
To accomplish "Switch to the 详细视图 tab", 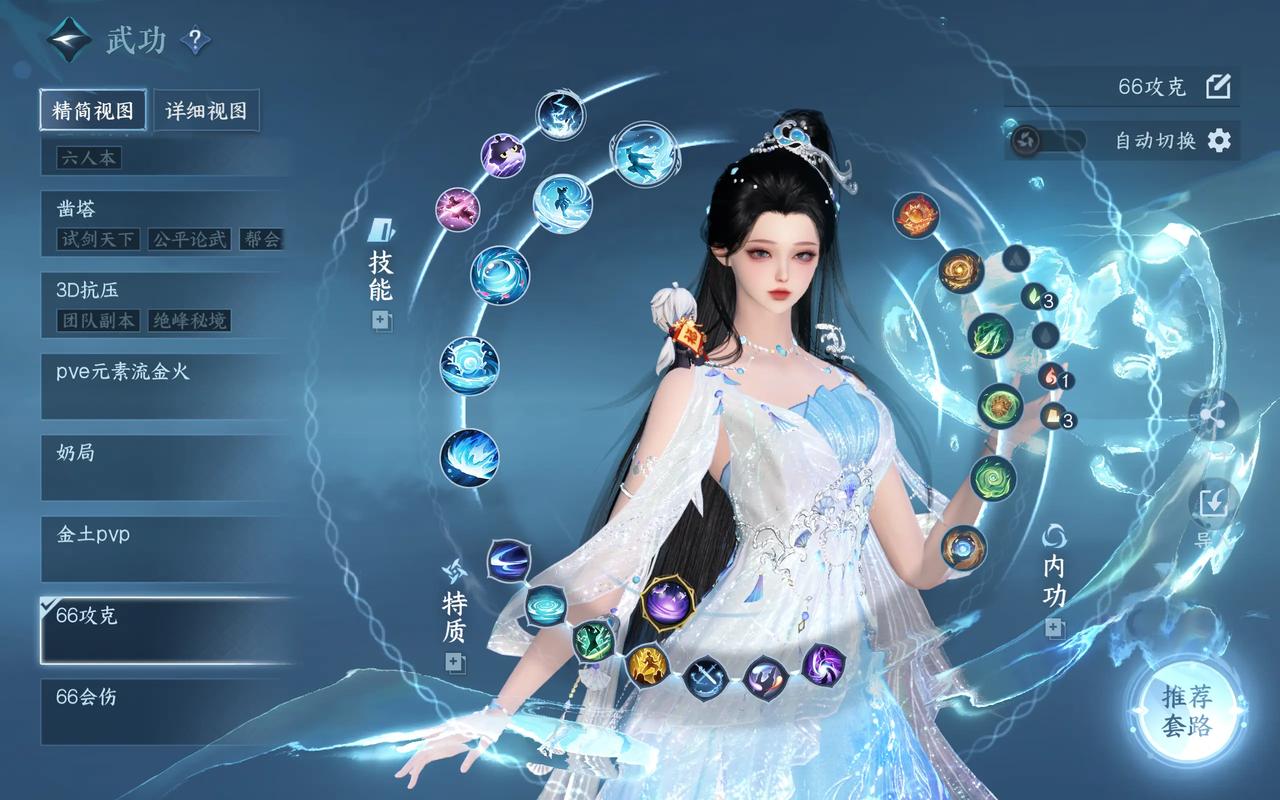I will pos(206,110).
